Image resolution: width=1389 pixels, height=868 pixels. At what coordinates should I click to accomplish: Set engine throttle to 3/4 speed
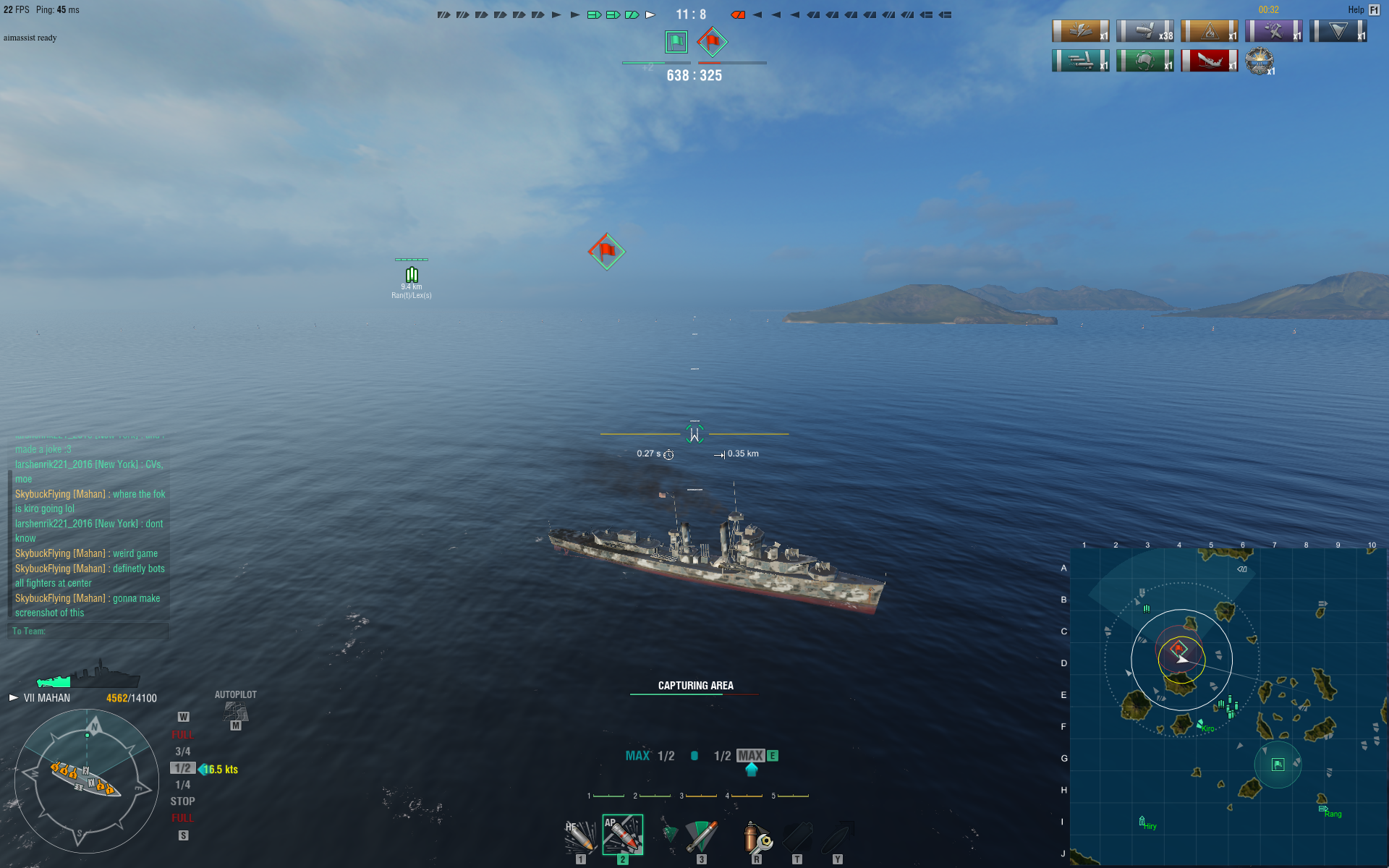point(182,752)
